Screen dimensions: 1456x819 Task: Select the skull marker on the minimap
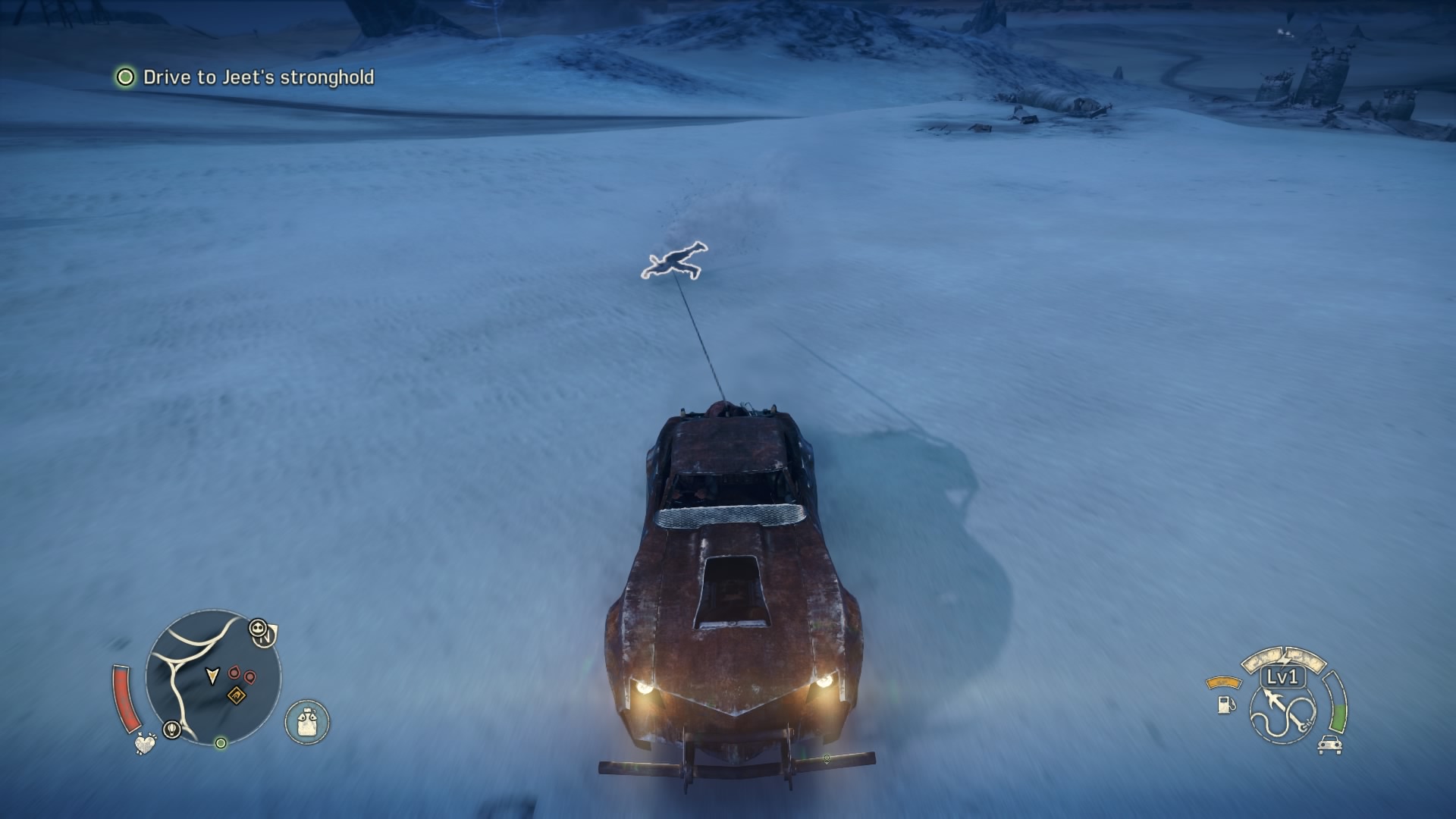259,627
